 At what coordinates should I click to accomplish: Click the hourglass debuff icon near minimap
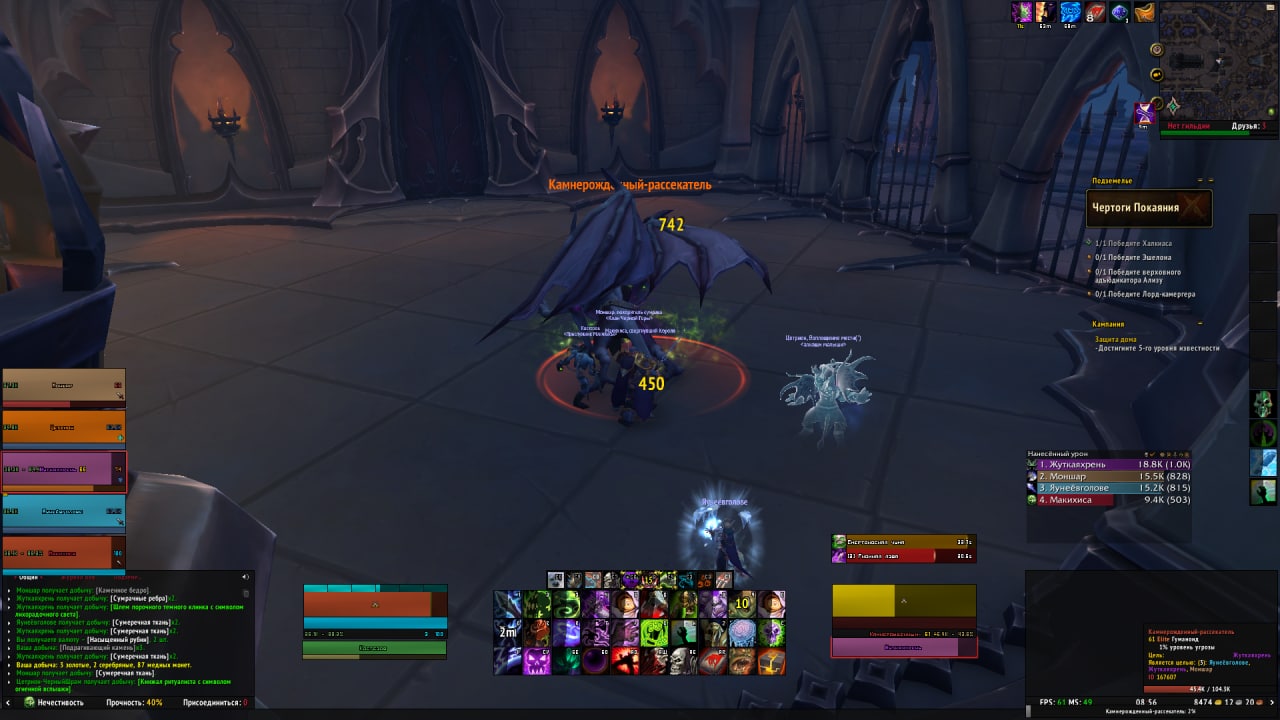coord(1145,114)
